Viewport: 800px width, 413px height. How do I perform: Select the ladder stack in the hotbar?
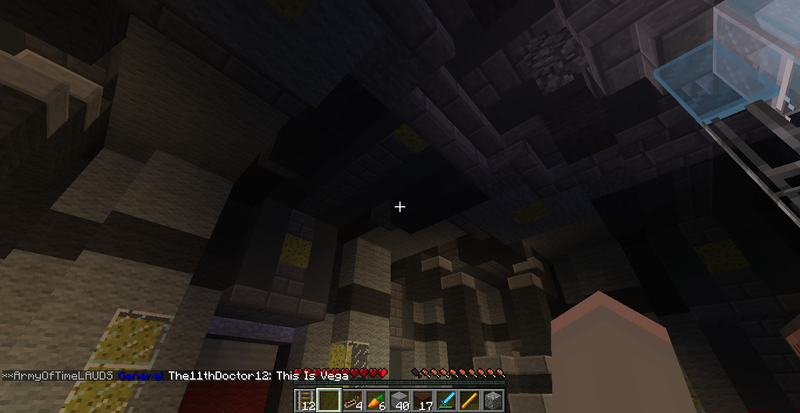point(307,402)
